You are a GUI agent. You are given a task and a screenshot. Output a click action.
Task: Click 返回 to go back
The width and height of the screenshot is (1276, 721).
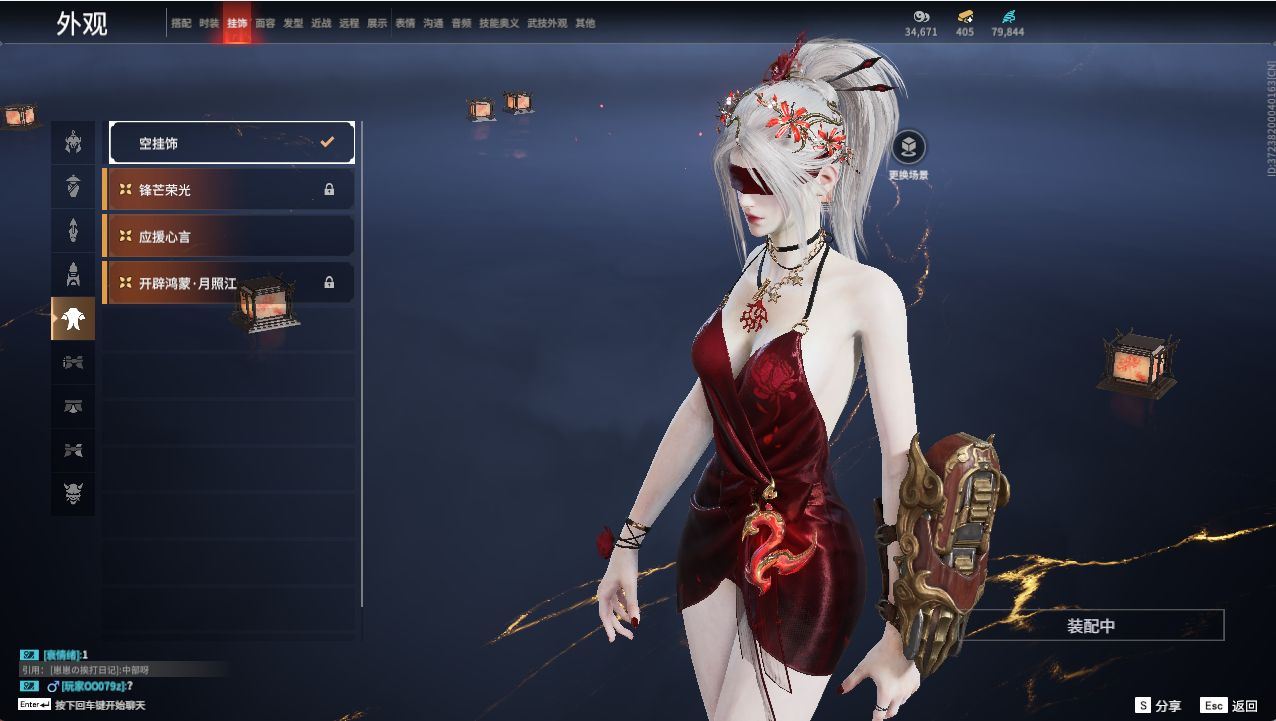pos(1230,706)
